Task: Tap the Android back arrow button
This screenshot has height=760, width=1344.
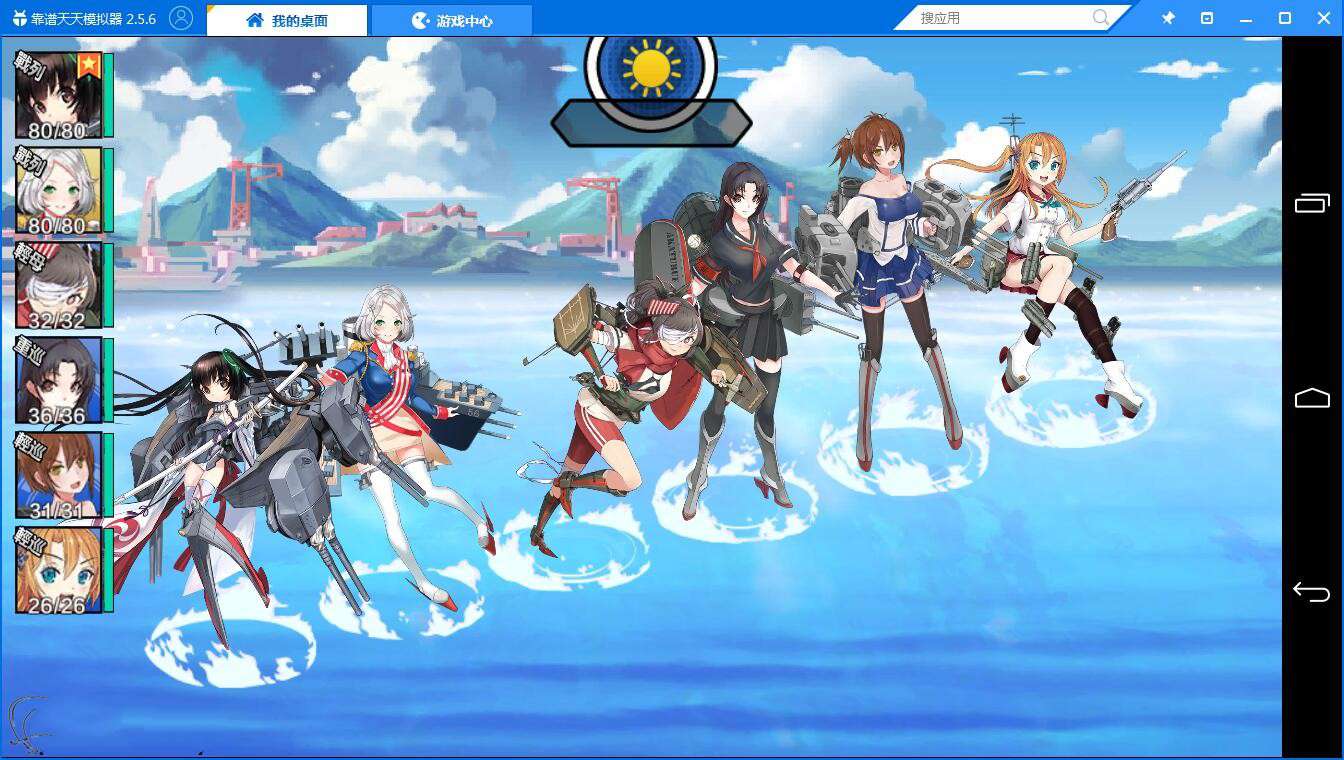Action: point(1311,592)
